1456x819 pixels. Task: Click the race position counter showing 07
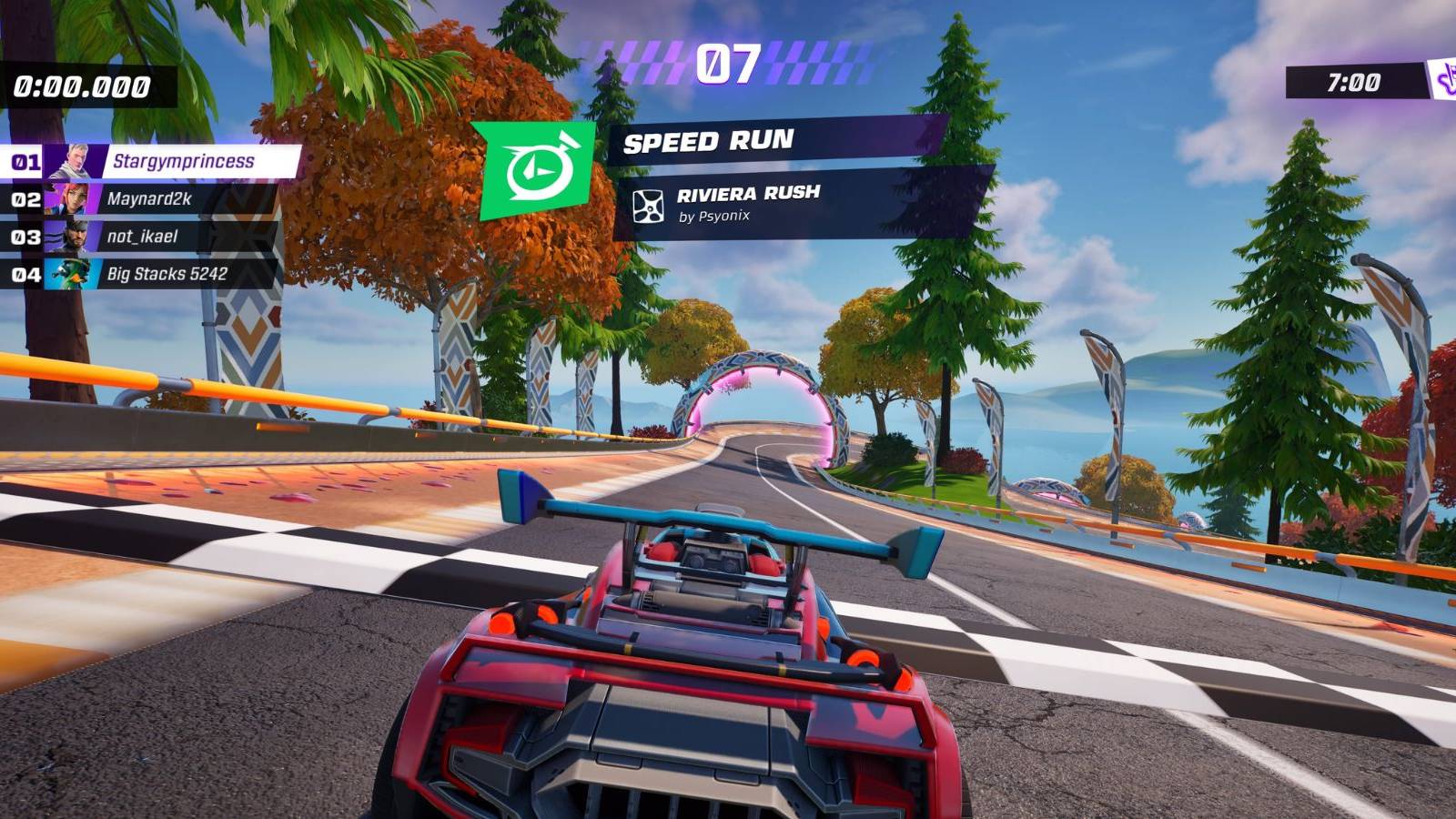click(x=728, y=64)
